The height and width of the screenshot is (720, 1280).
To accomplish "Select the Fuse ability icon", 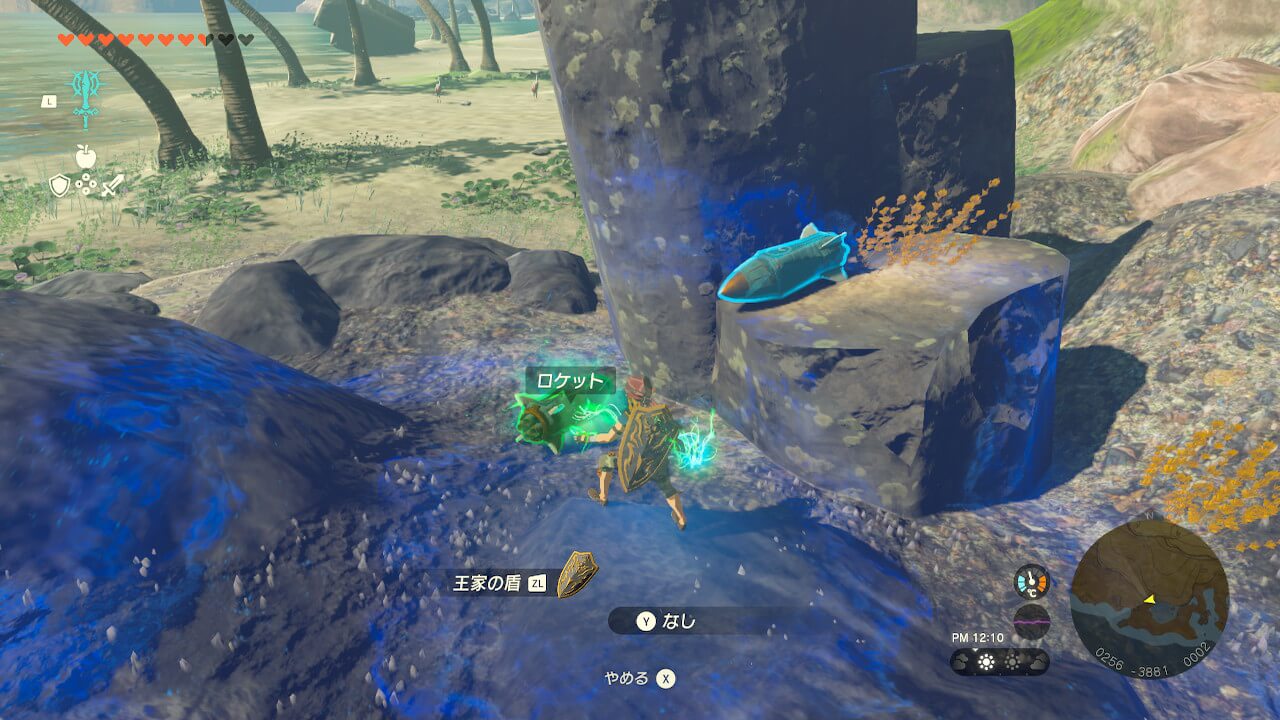I will click(x=86, y=96).
